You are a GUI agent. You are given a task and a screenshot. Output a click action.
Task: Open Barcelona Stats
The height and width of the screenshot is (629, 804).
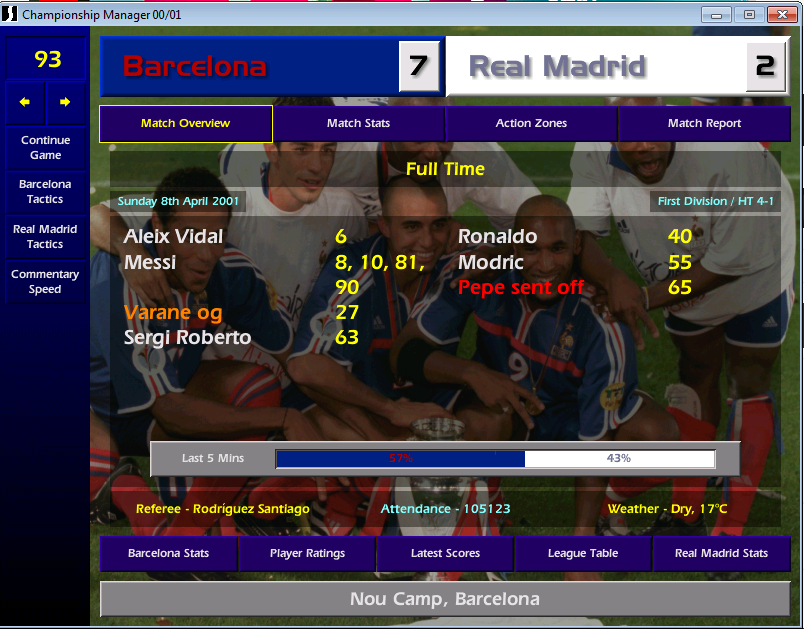pos(168,553)
